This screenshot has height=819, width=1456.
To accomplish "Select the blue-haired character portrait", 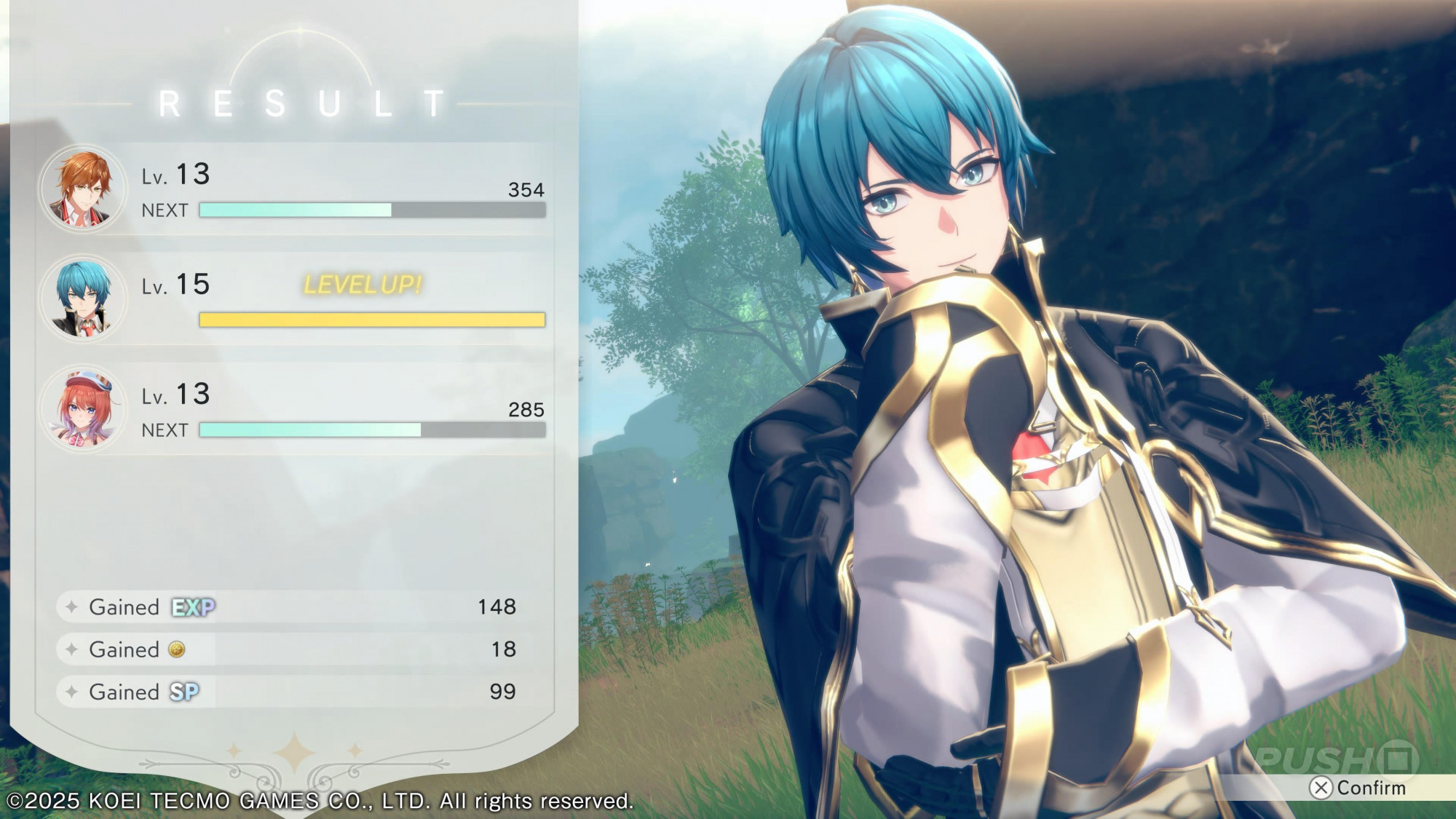I will pos(83,298).
